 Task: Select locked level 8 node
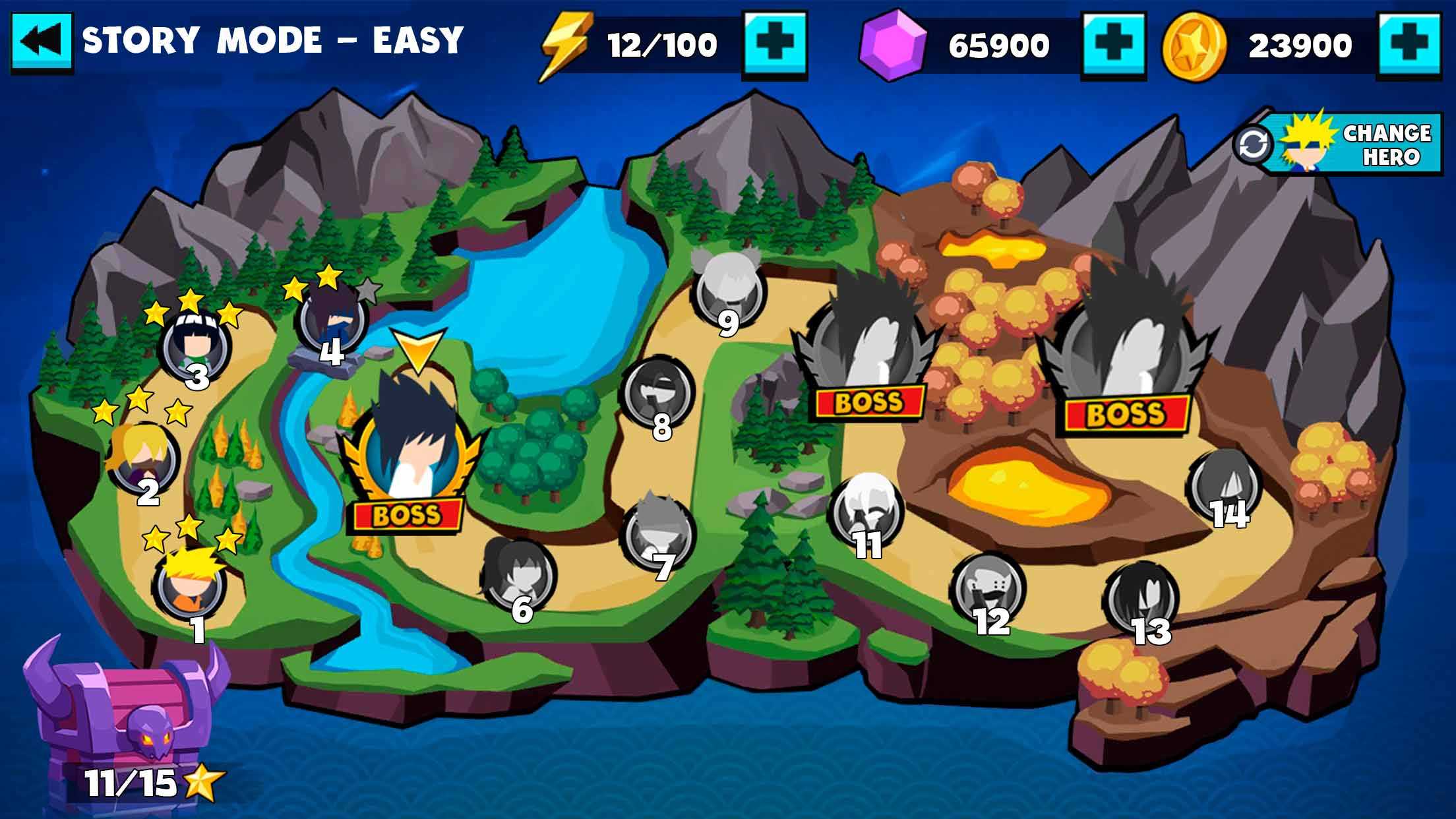pyautogui.click(x=659, y=394)
